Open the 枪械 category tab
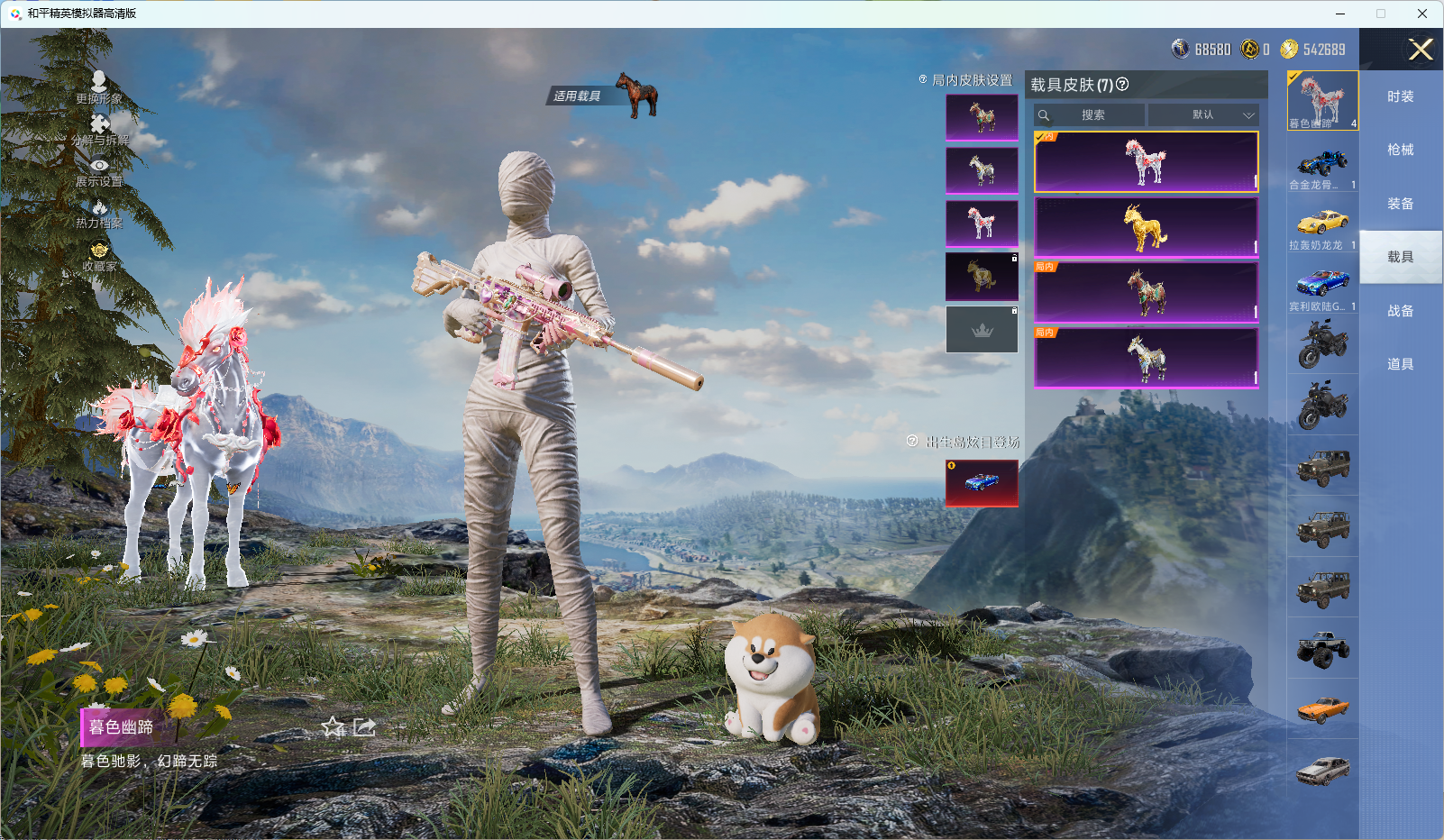This screenshot has height=840, width=1444. 1400,150
